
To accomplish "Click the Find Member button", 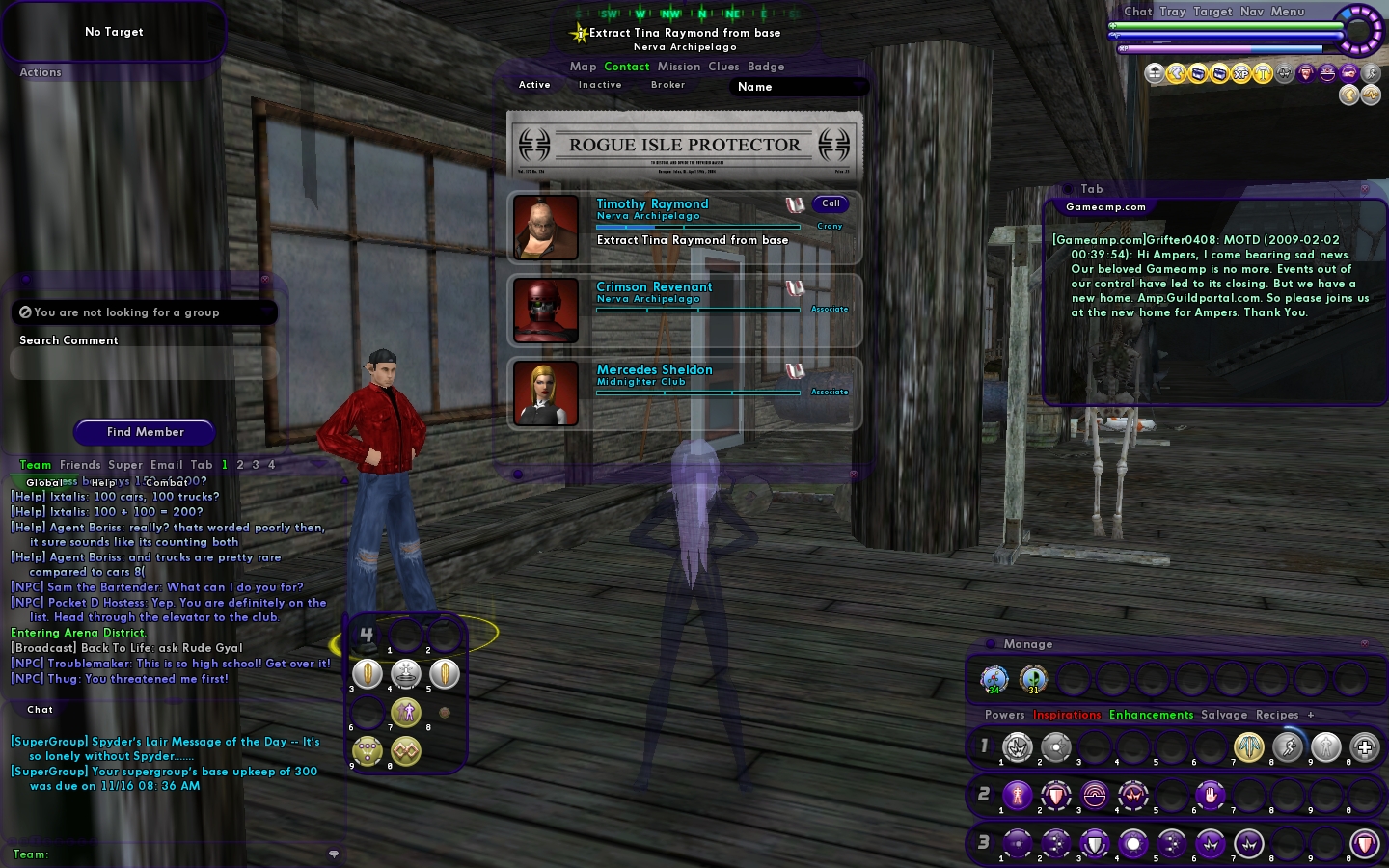I will (x=145, y=432).
